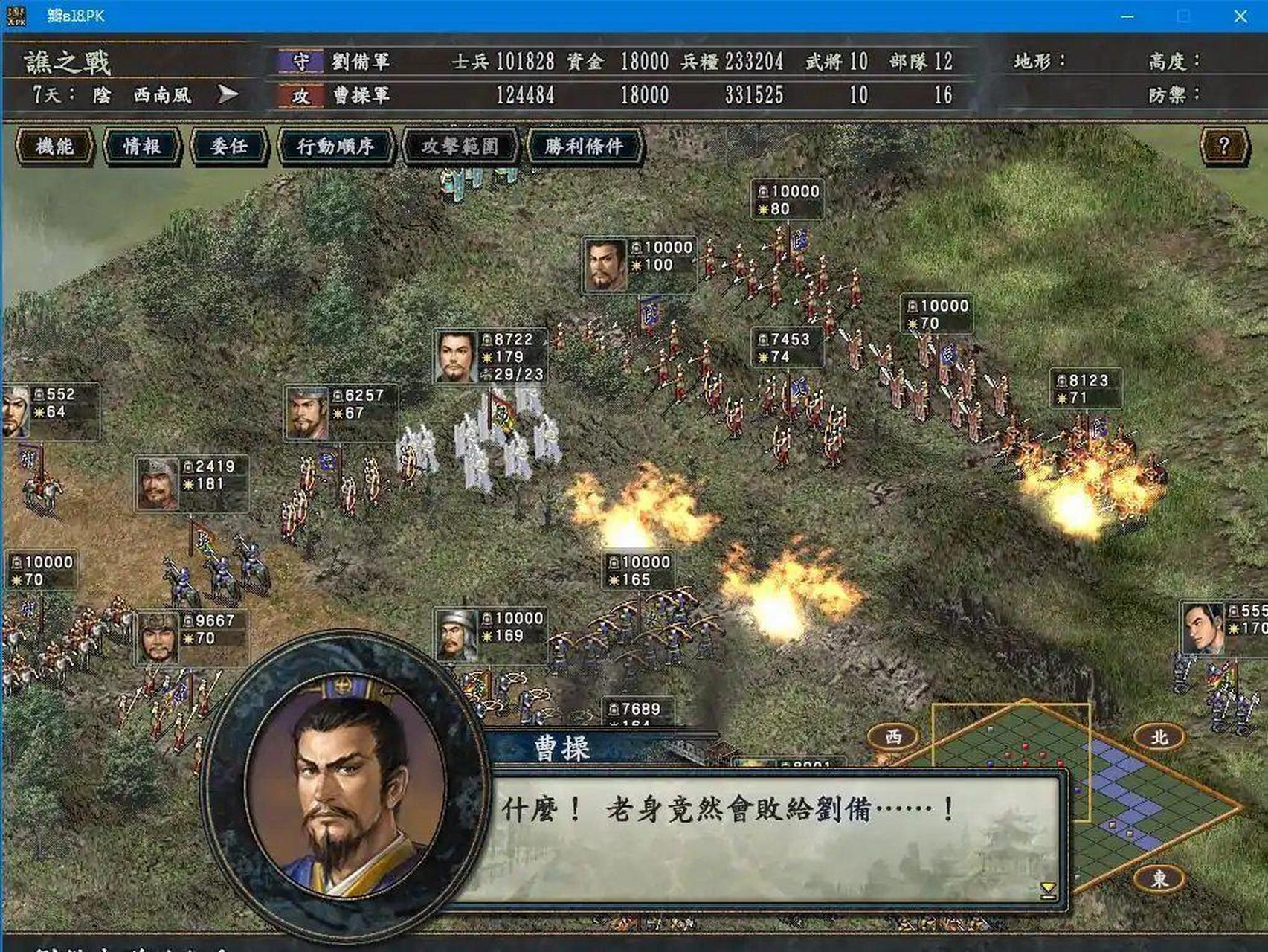Viewport: 1268px width, 952px height.
Task: Open the 情報 information panel
Action: pyautogui.click(x=141, y=146)
